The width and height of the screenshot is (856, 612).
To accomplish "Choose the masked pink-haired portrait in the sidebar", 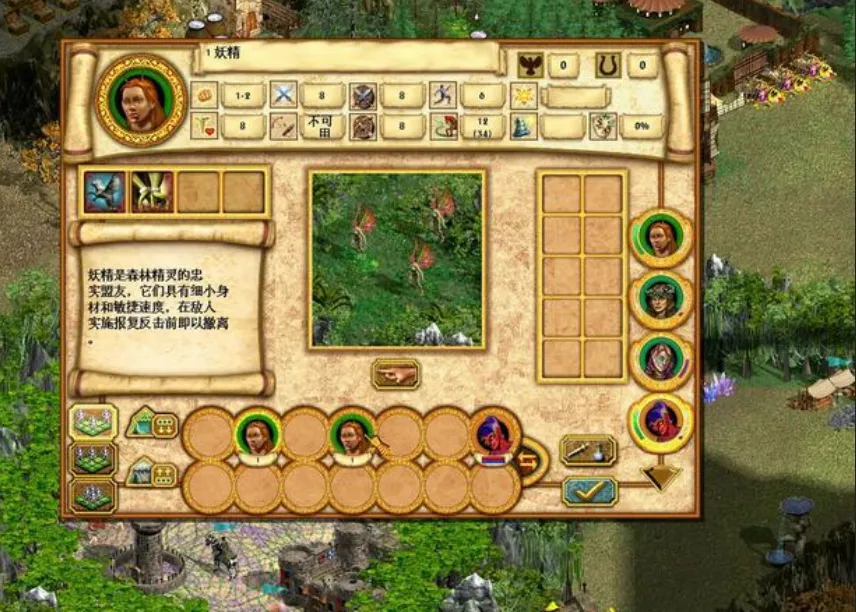I will click(660, 360).
